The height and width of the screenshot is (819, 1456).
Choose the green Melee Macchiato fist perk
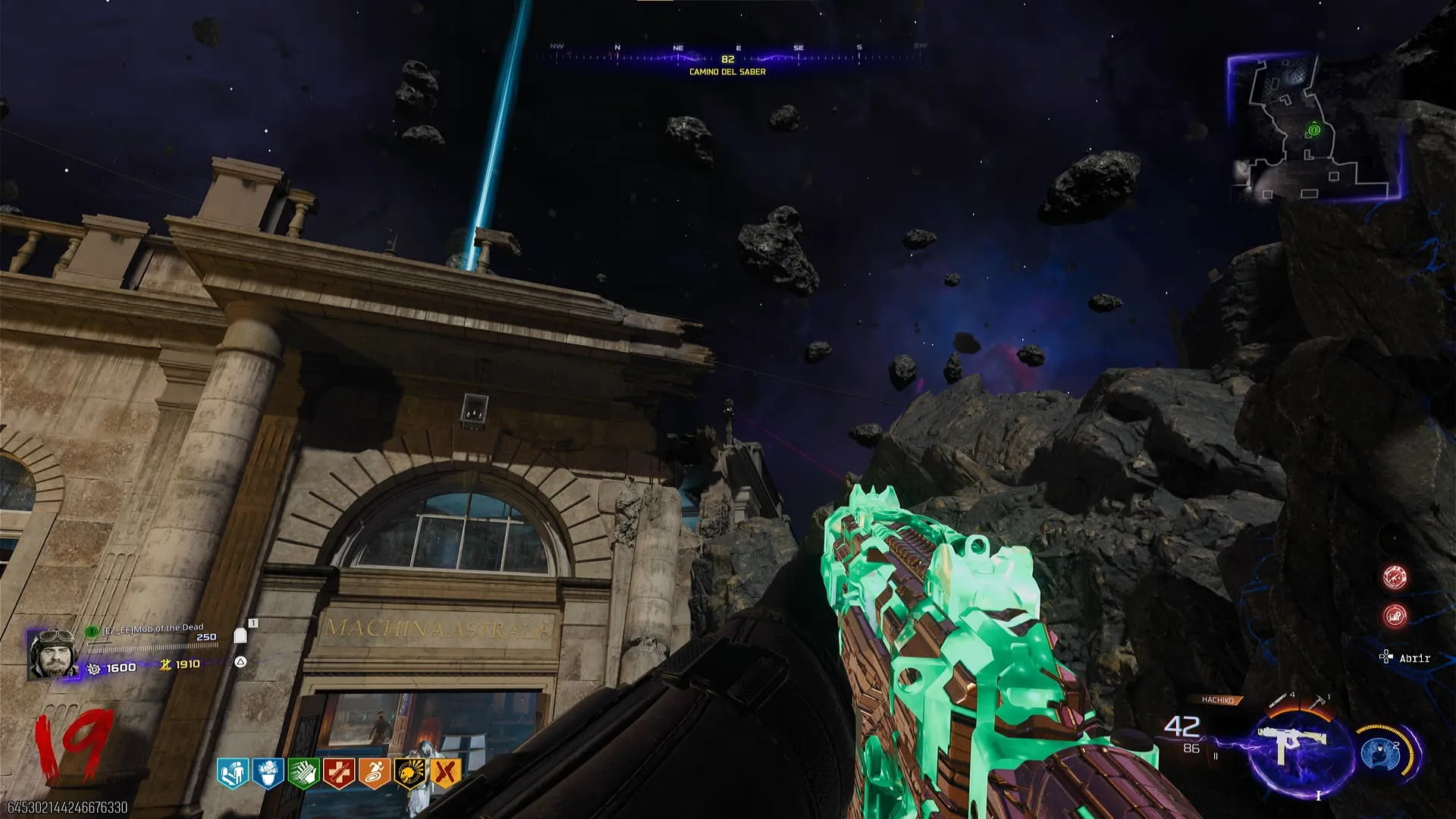point(303,773)
